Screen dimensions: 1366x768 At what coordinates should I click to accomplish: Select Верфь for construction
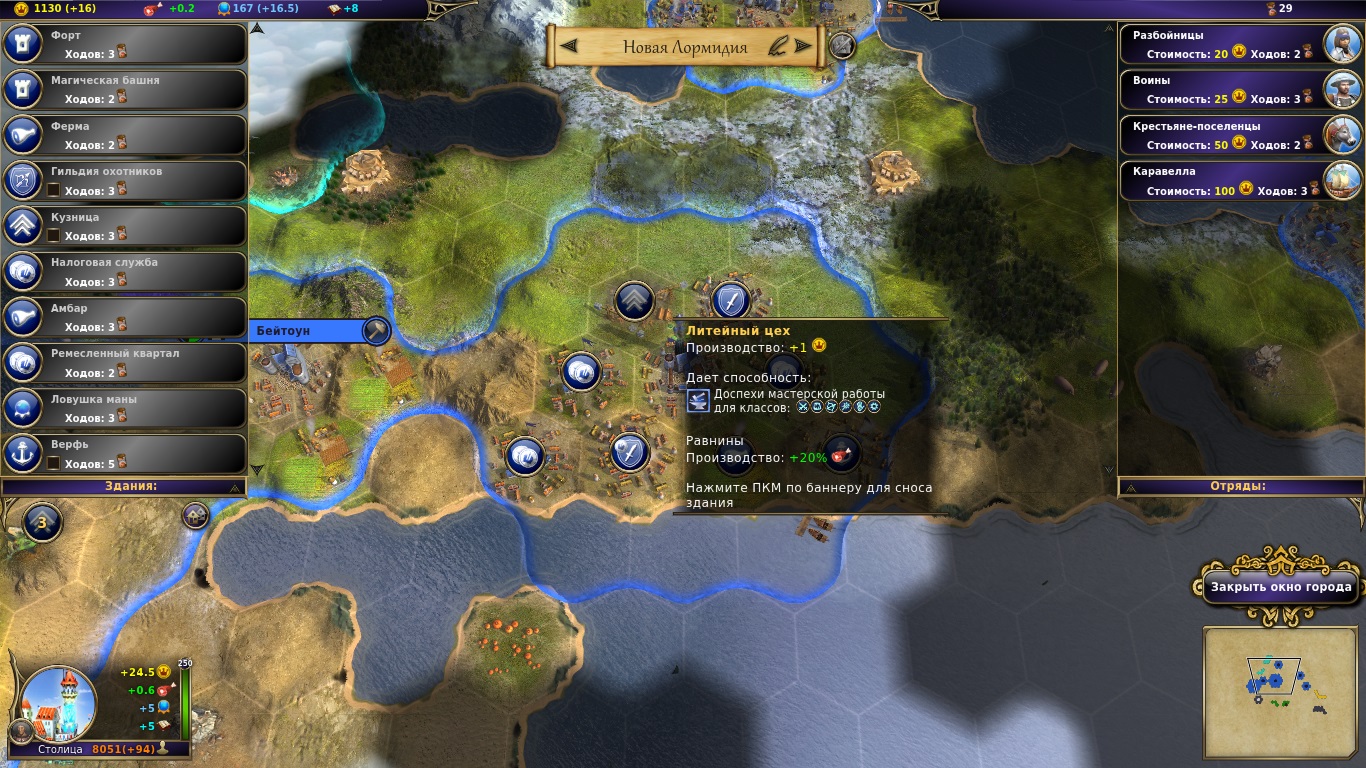[x=125, y=453]
